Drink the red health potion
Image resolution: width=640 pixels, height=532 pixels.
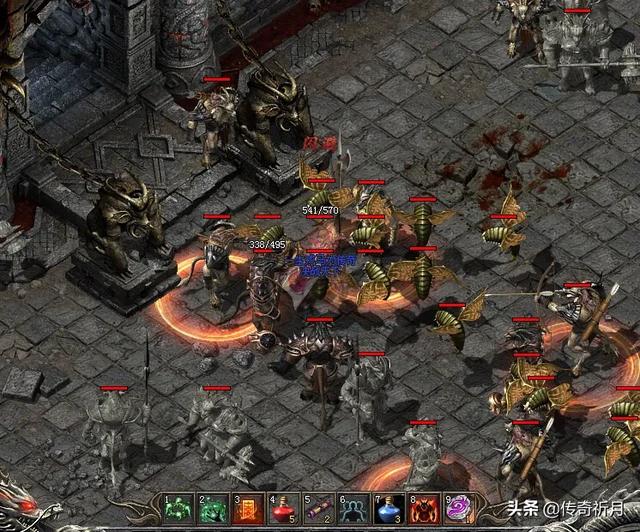(283, 509)
